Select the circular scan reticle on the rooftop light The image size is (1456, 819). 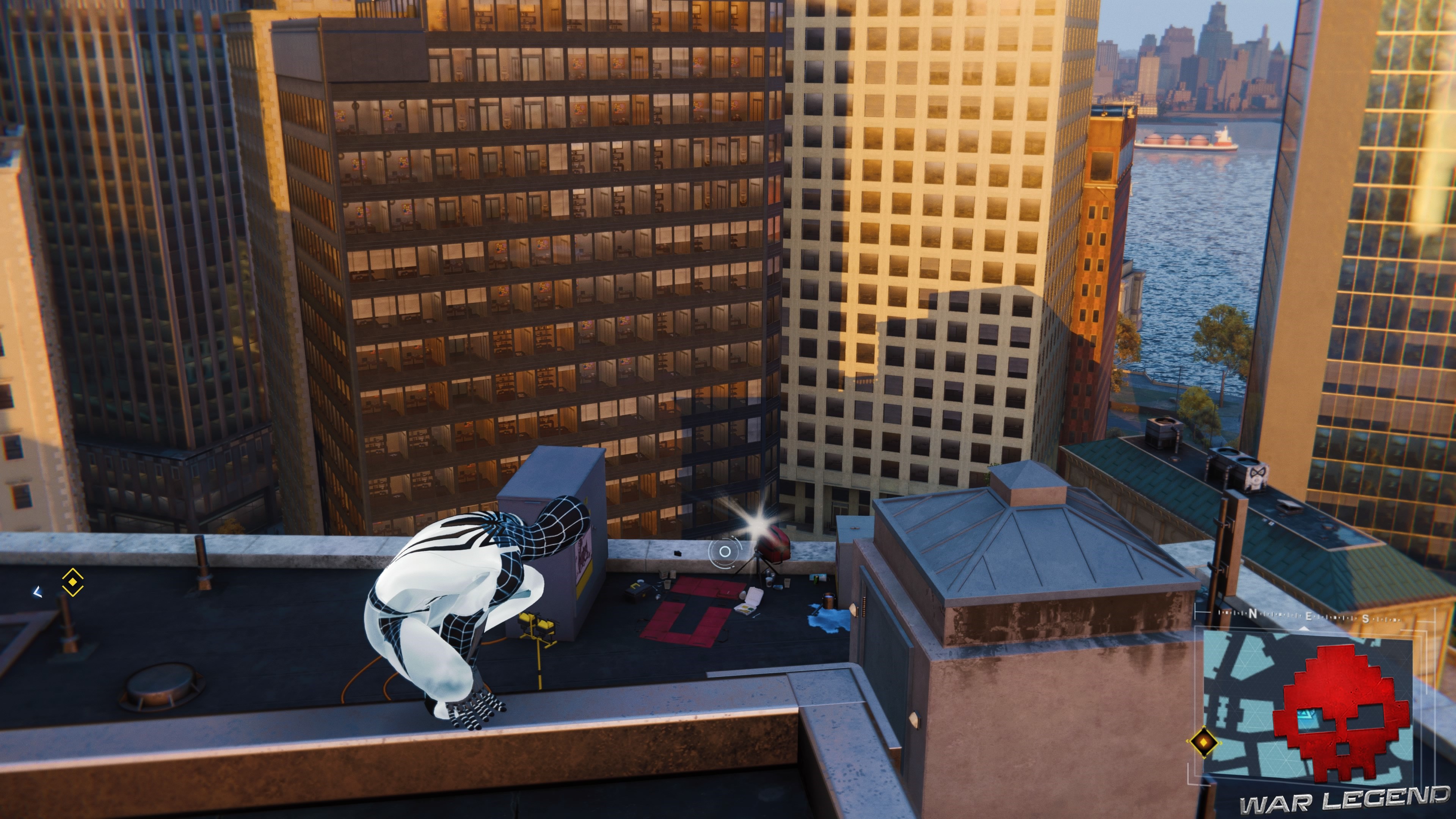(x=725, y=552)
